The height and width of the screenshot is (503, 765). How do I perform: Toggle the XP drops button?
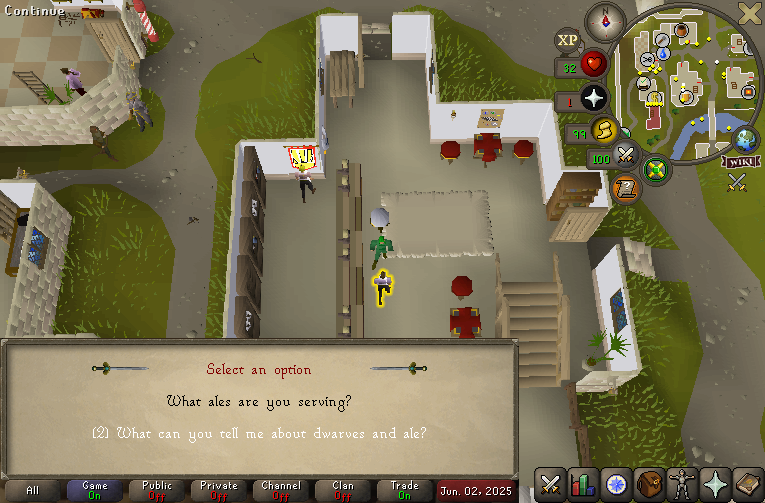pos(568,40)
